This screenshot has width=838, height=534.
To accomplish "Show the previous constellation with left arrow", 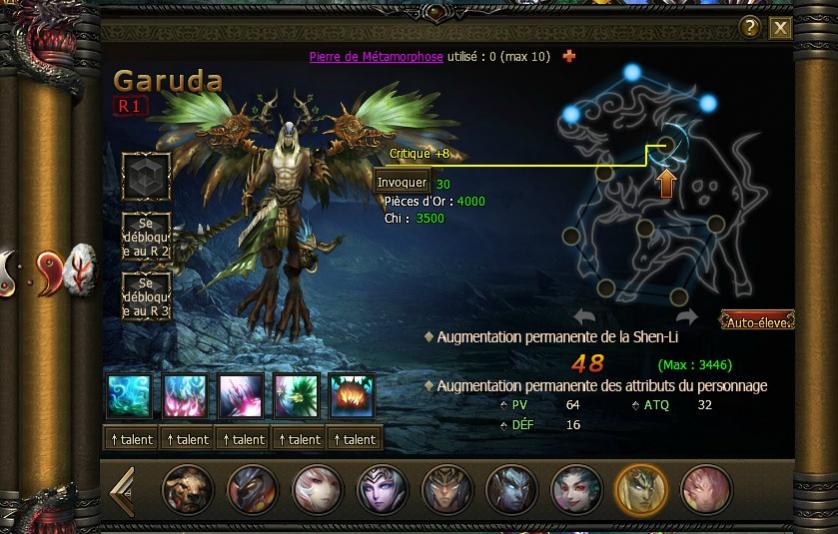I will (x=585, y=317).
